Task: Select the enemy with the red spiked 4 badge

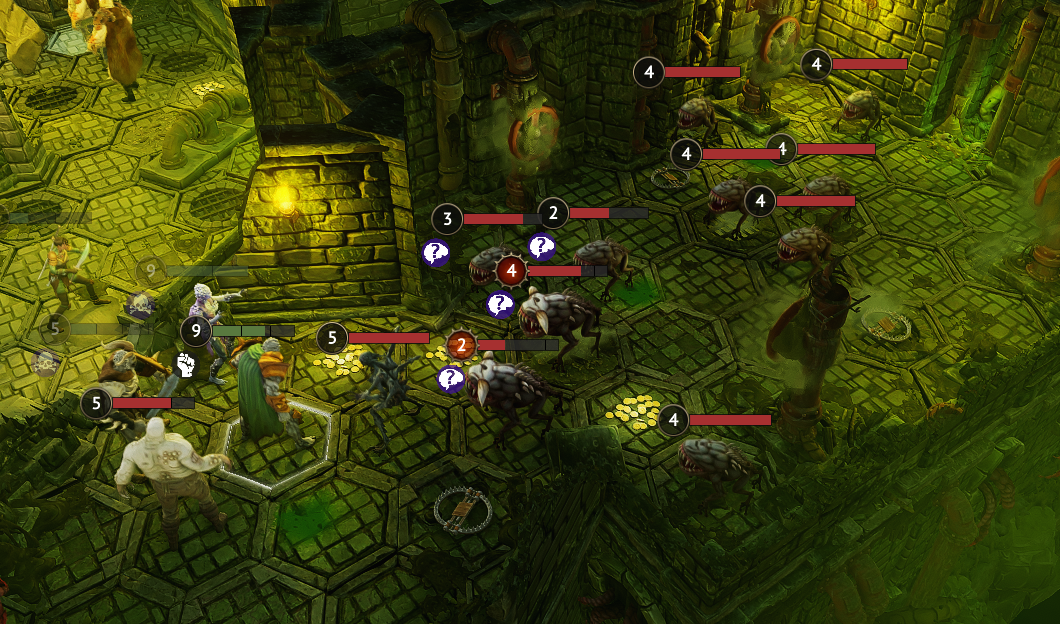Action: coord(512,270)
